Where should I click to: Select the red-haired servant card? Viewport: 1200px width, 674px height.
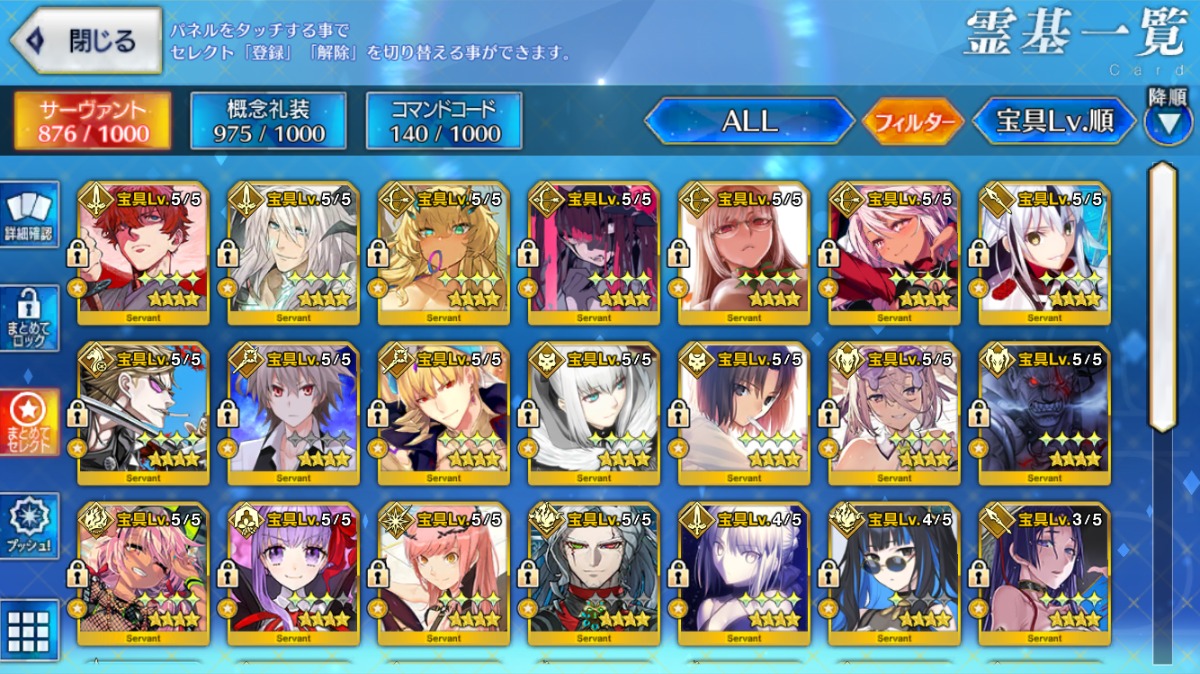click(x=143, y=253)
